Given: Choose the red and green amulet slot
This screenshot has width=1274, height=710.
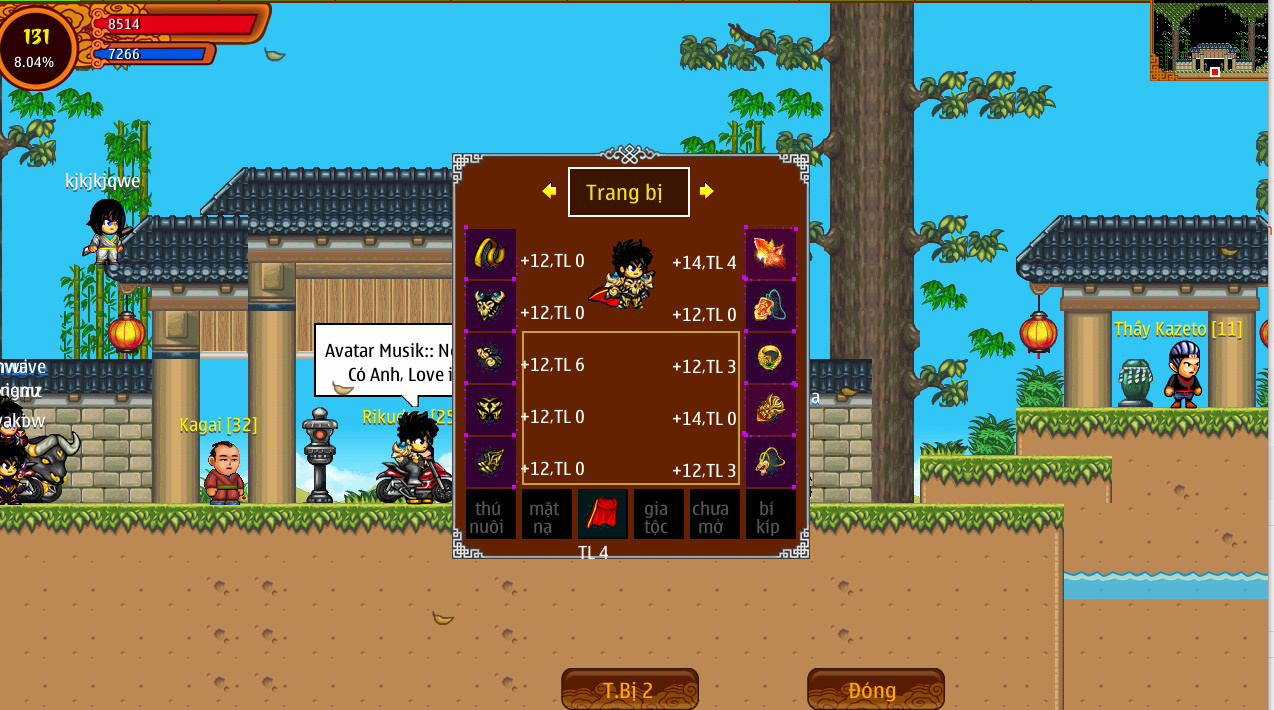Looking at the screenshot, I should click(771, 306).
